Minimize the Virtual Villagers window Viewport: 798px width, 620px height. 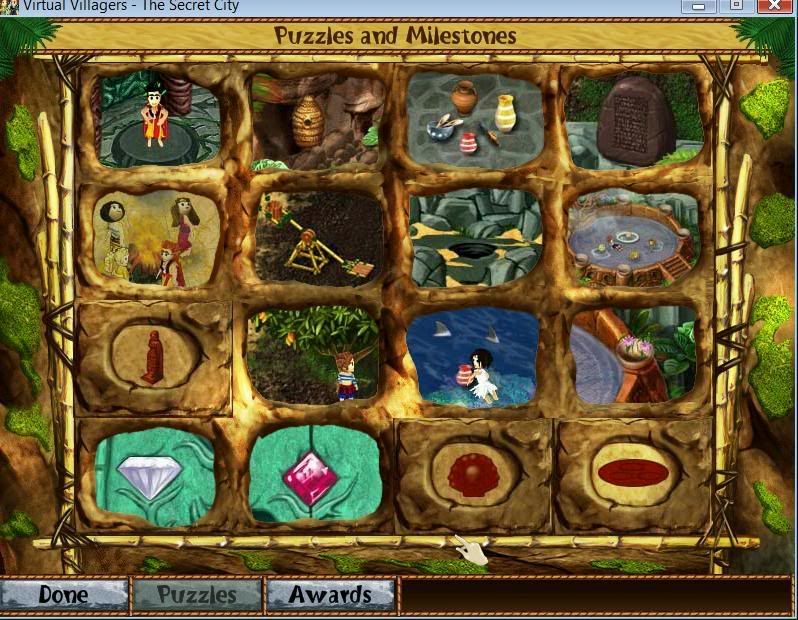tap(699, 6)
